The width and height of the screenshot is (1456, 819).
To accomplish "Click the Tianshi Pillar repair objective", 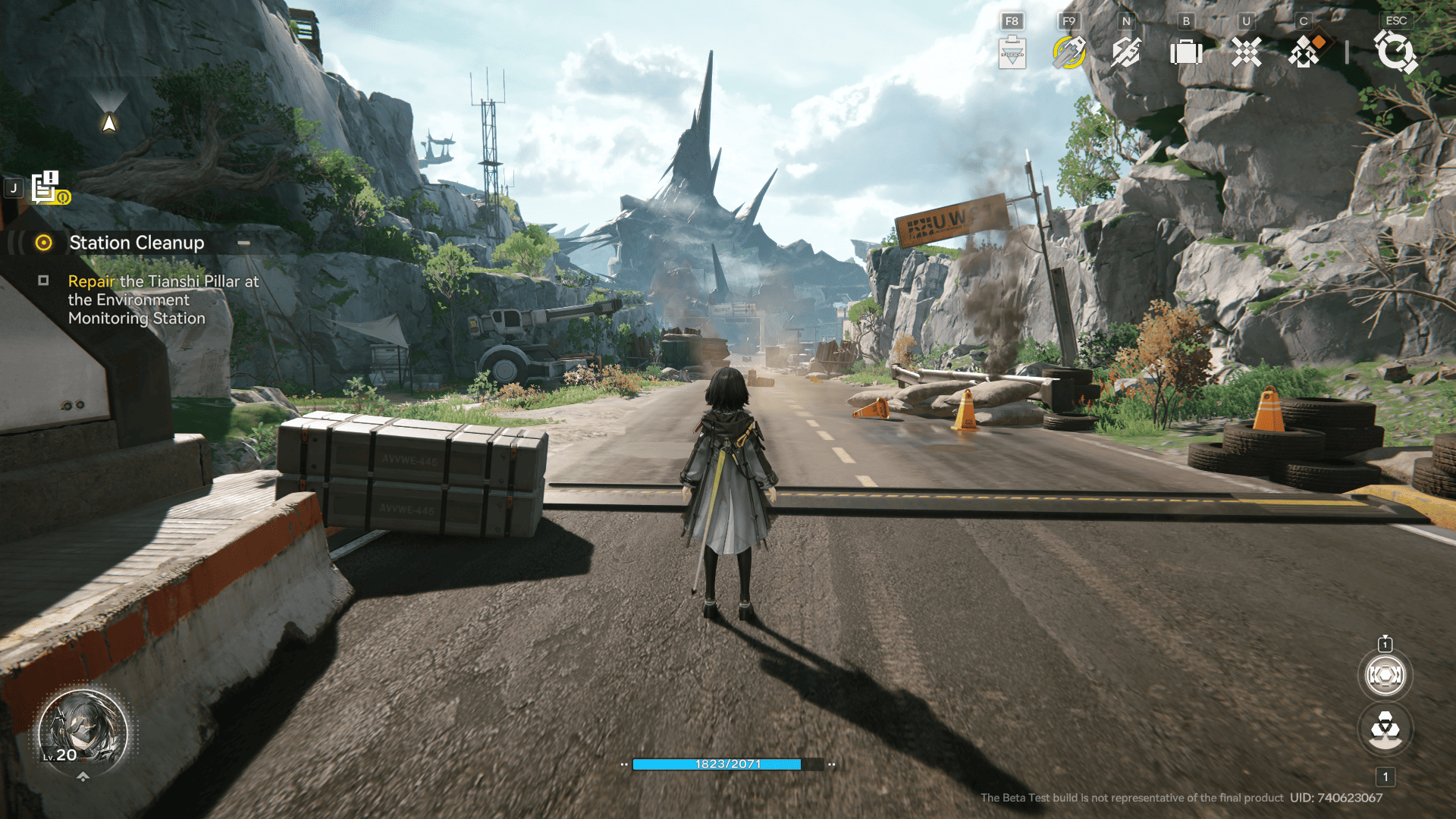I will [x=163, y=300].
